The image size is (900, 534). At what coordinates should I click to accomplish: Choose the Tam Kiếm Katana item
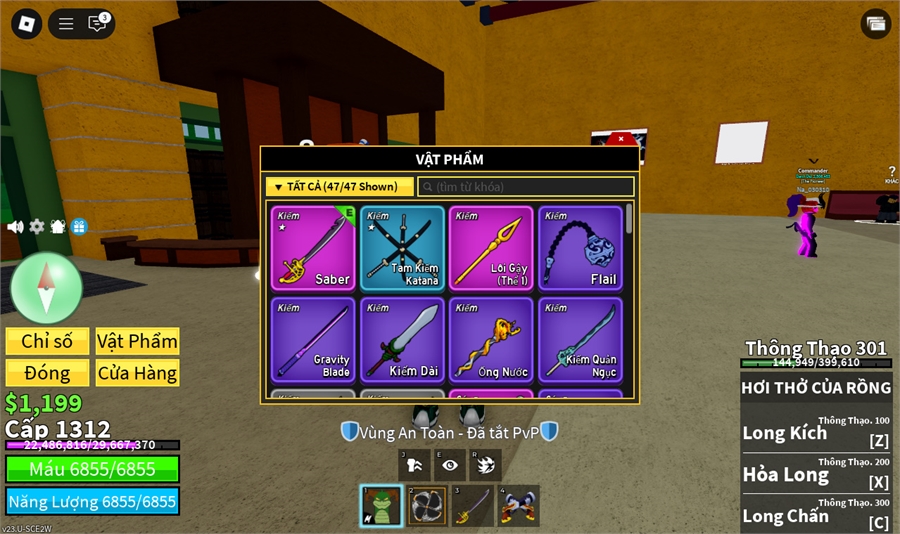402,248
